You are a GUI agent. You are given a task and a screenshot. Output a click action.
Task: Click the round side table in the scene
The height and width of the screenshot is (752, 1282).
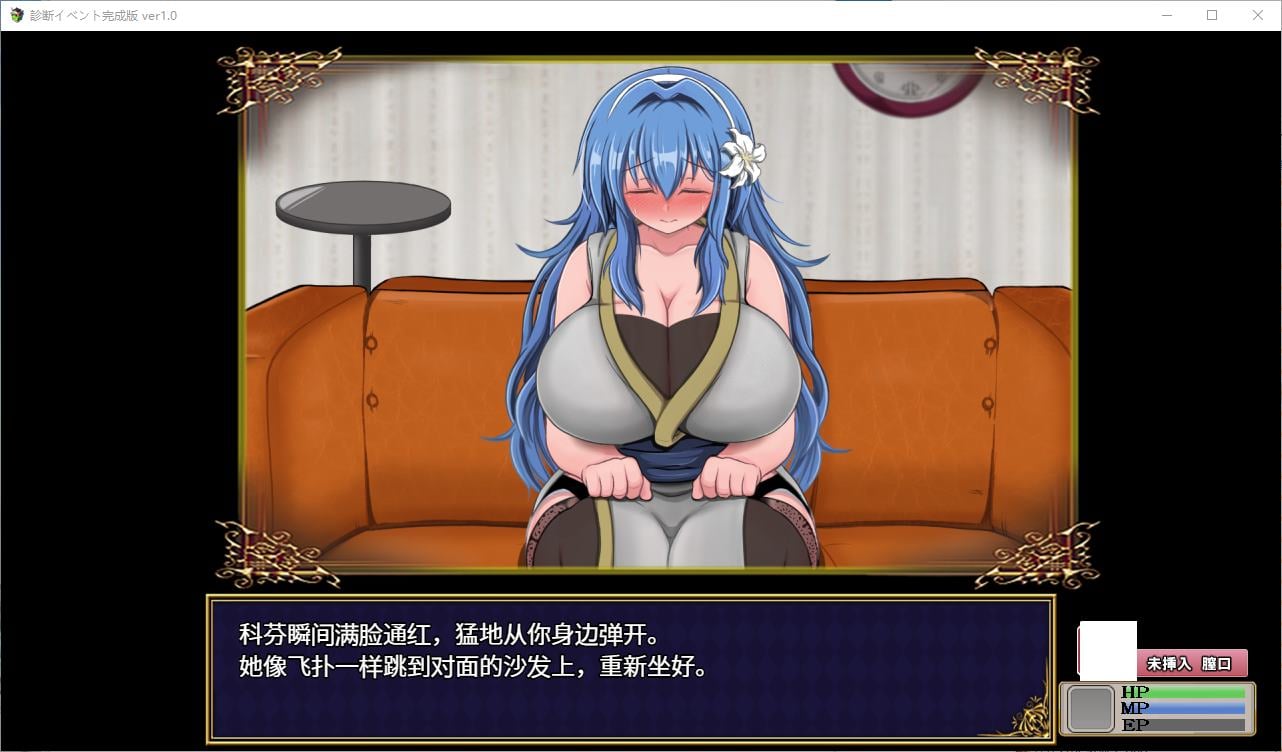363,205
